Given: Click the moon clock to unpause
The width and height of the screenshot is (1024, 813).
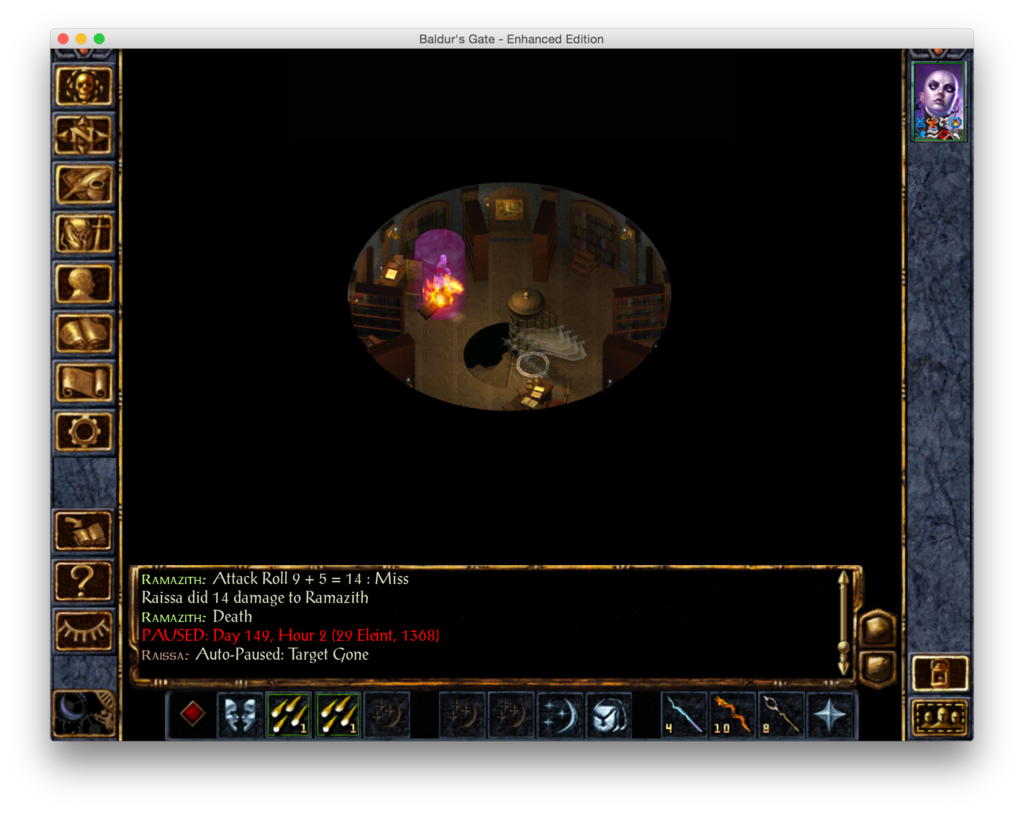Looking at the screenshot, I should pyautogui.click(x=84, y=712).
